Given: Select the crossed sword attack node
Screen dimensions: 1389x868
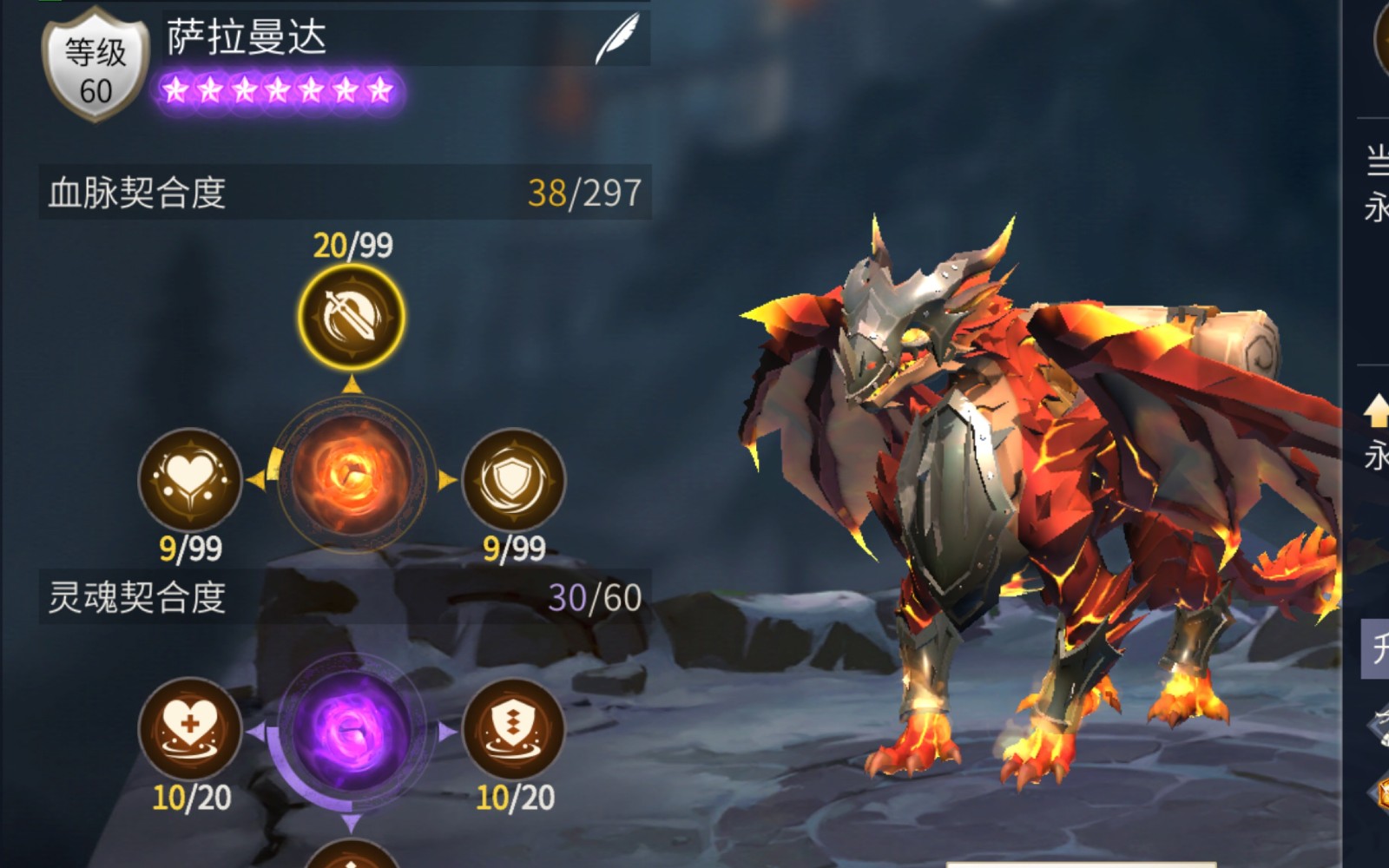Looking at the screenshot, I should 352,317.
